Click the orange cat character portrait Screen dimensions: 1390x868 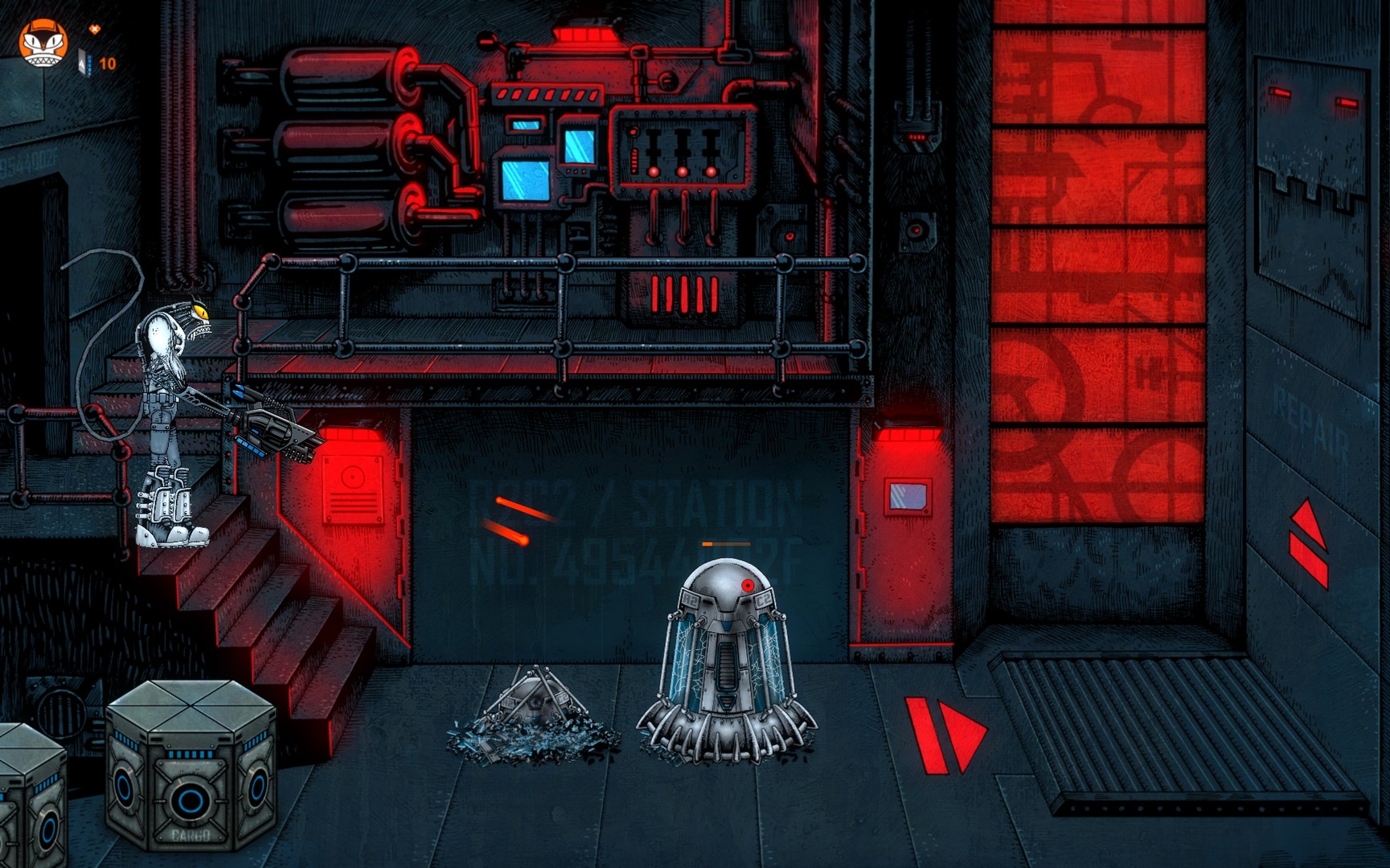43,44
